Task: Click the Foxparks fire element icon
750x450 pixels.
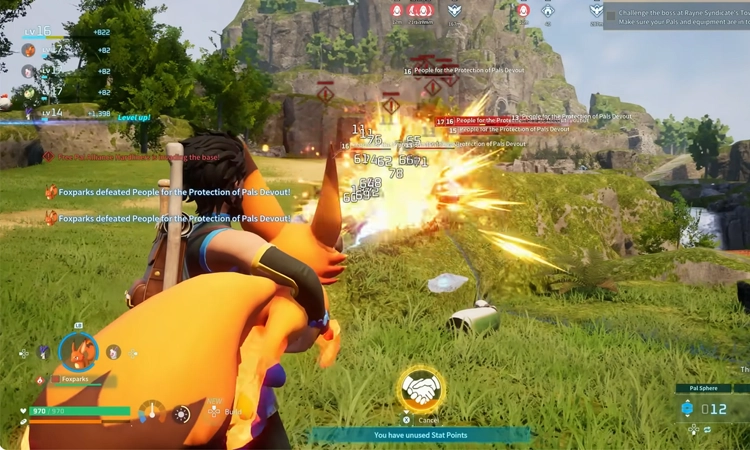Action: (41, 380)
